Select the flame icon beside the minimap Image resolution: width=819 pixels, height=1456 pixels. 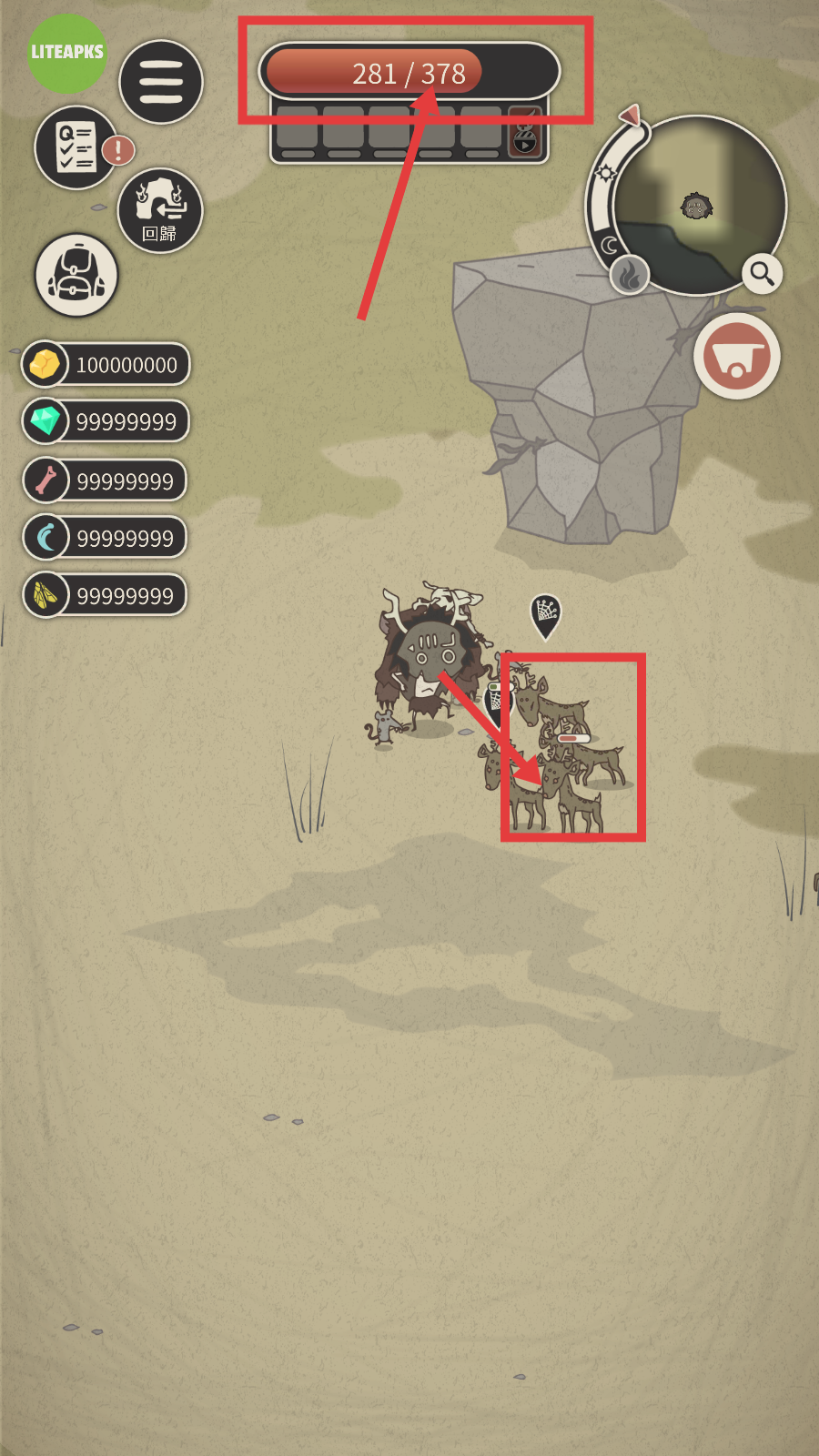click(x=629, y=273)
